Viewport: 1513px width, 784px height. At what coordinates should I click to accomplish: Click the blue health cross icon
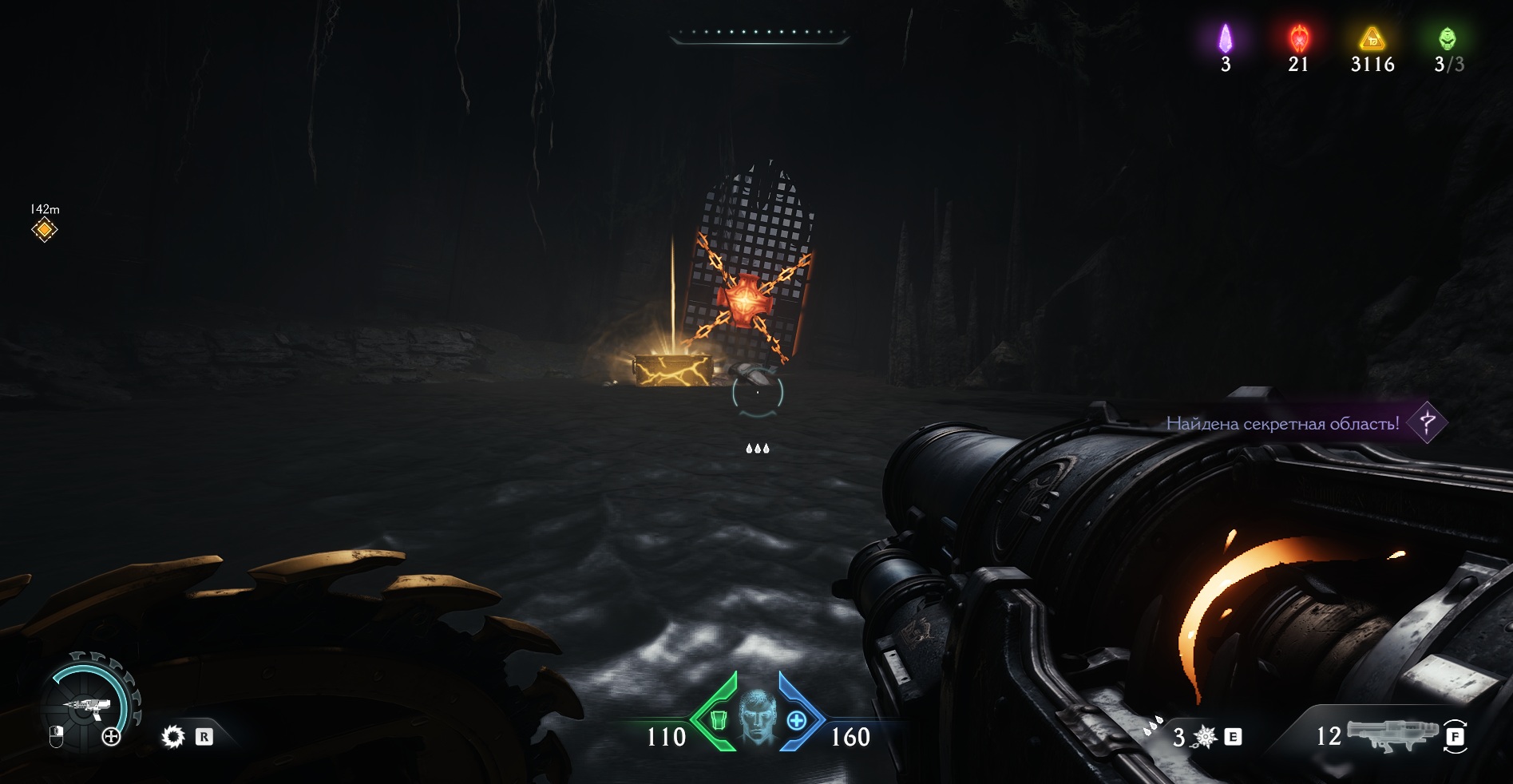click(796, 721)
